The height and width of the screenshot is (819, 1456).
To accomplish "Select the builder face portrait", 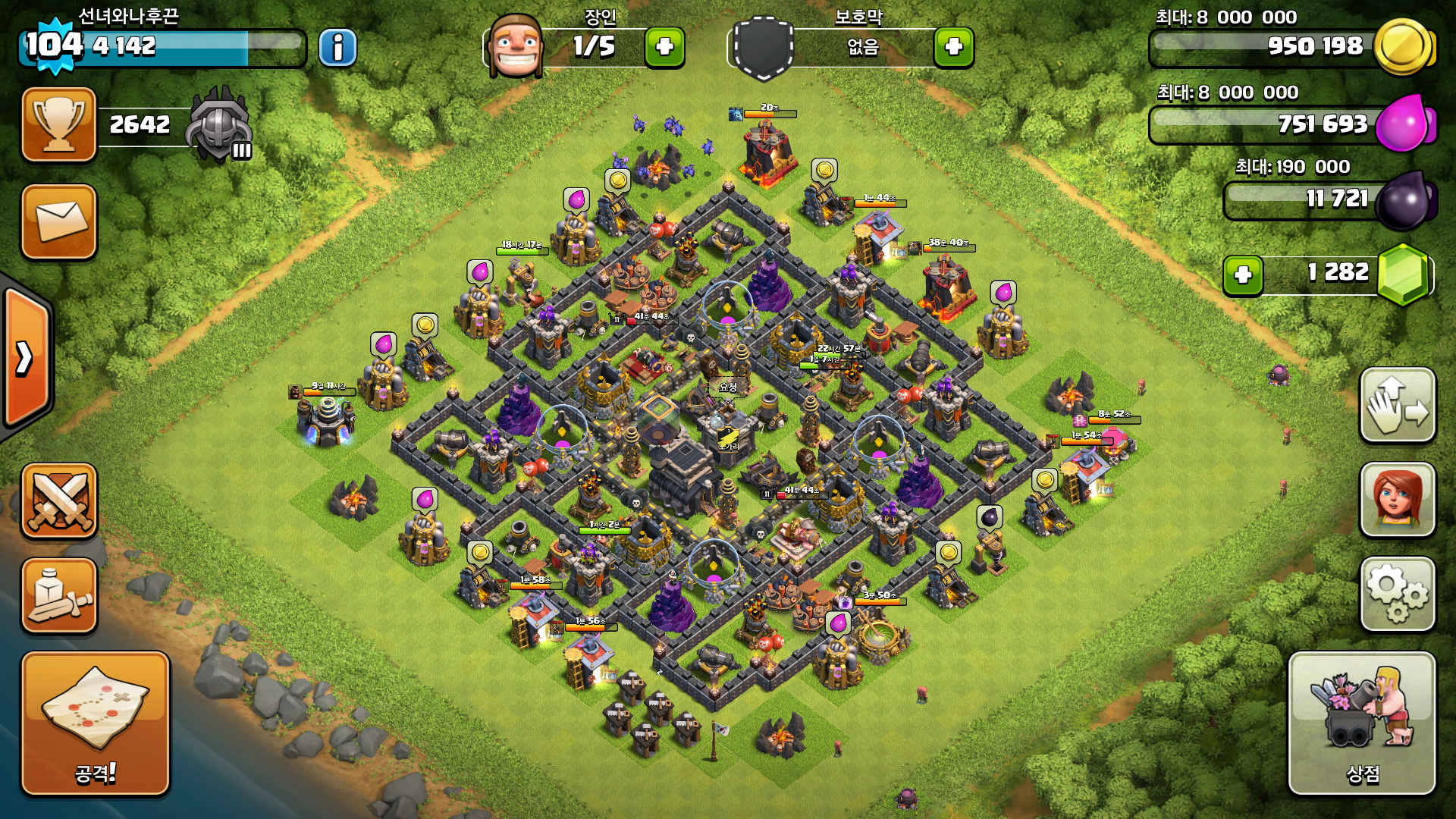I will [516, 45].
